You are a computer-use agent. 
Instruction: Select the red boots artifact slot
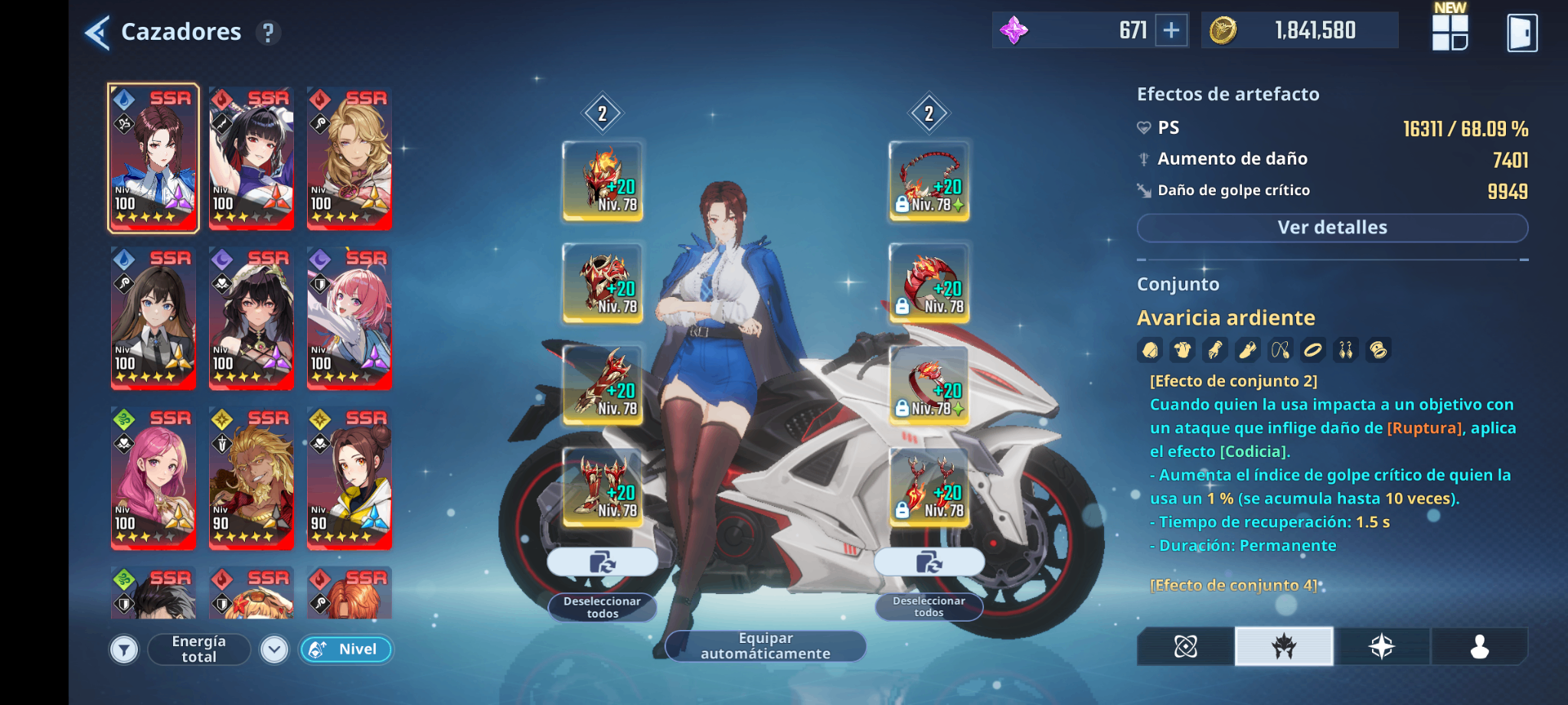point(603,488)
